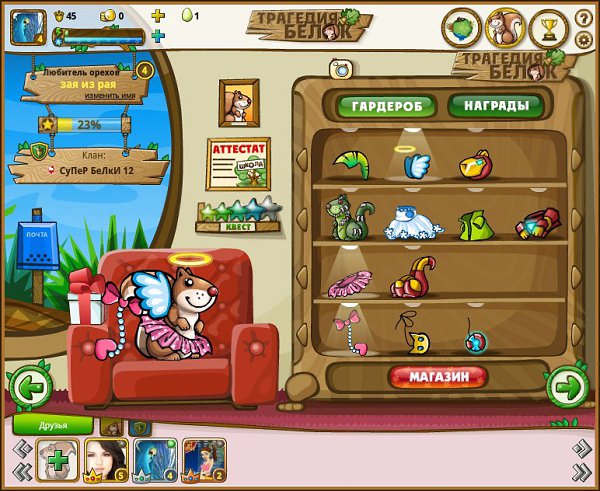Open the Аттестат school certificate

[238, 162]
